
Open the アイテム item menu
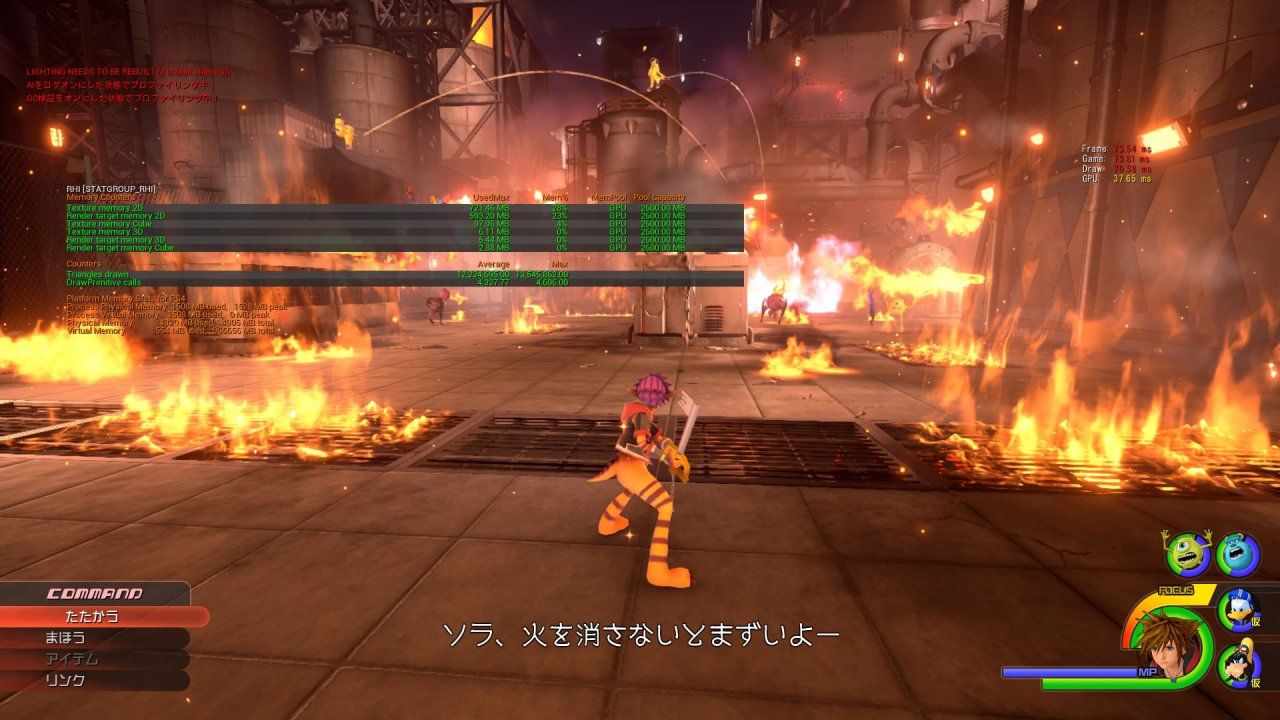pos(70,660)
